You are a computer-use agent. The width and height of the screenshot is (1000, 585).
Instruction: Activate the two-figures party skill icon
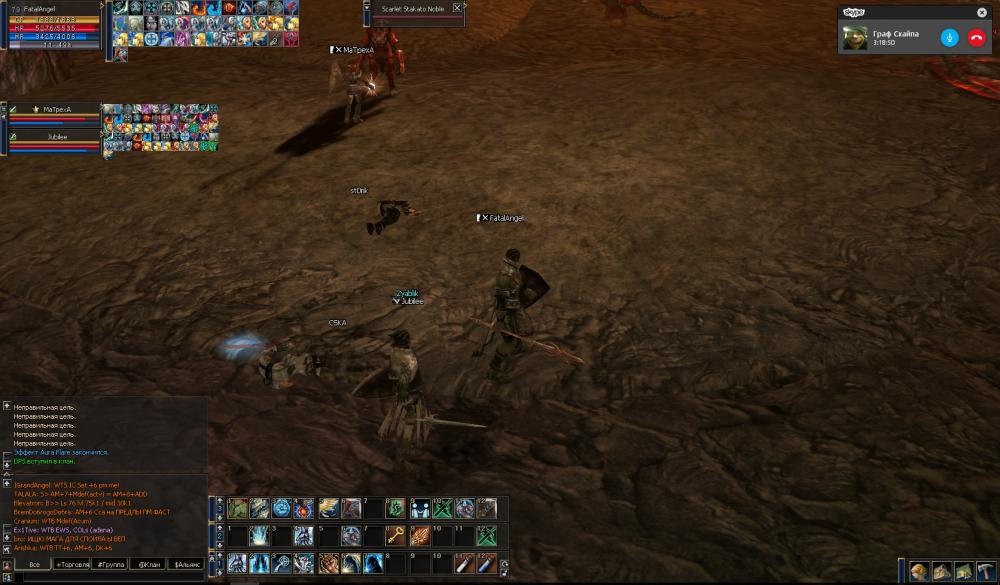pos(420,508)
